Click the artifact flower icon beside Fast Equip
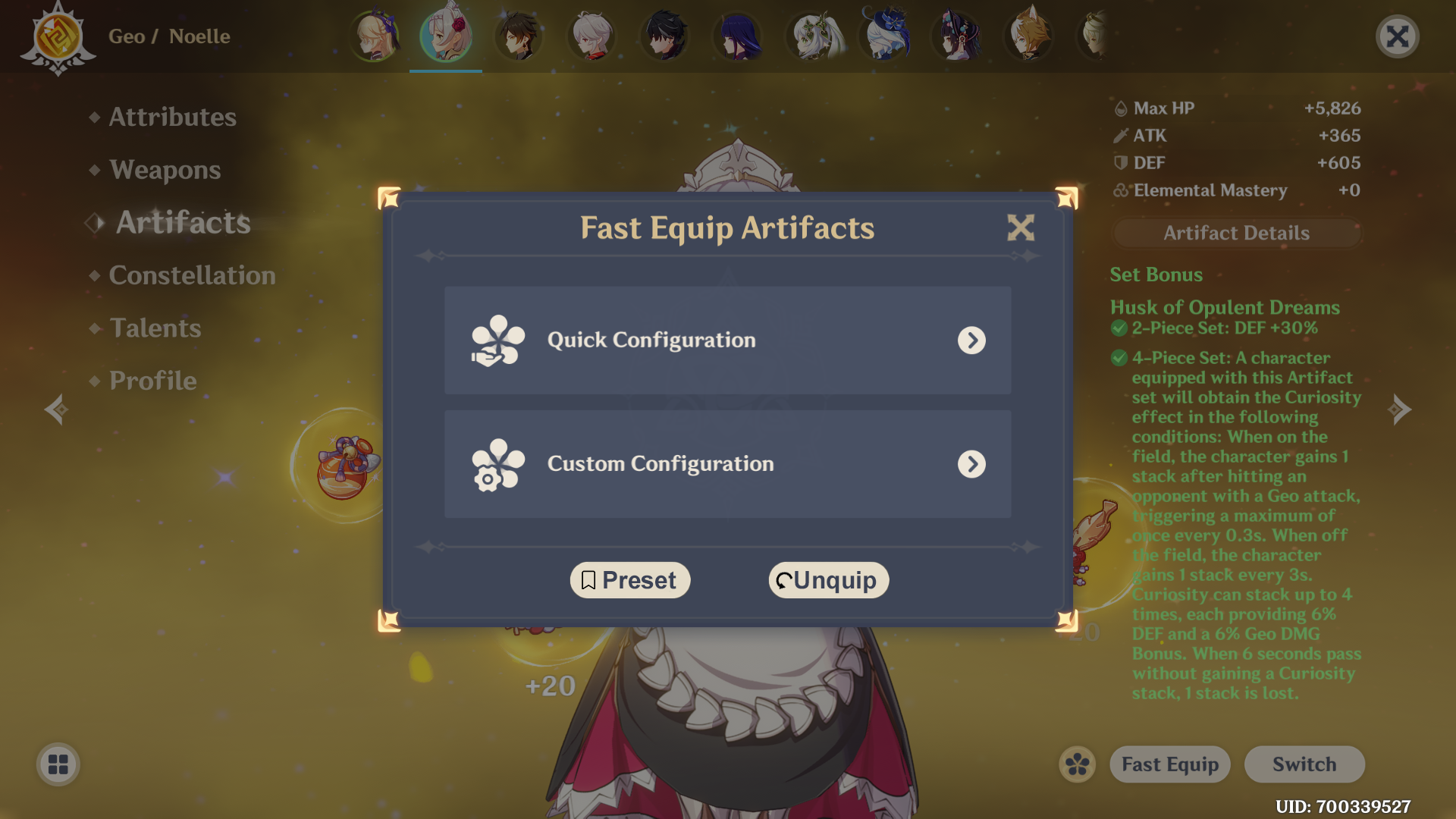1456x819 pixels. [1077, 764]
